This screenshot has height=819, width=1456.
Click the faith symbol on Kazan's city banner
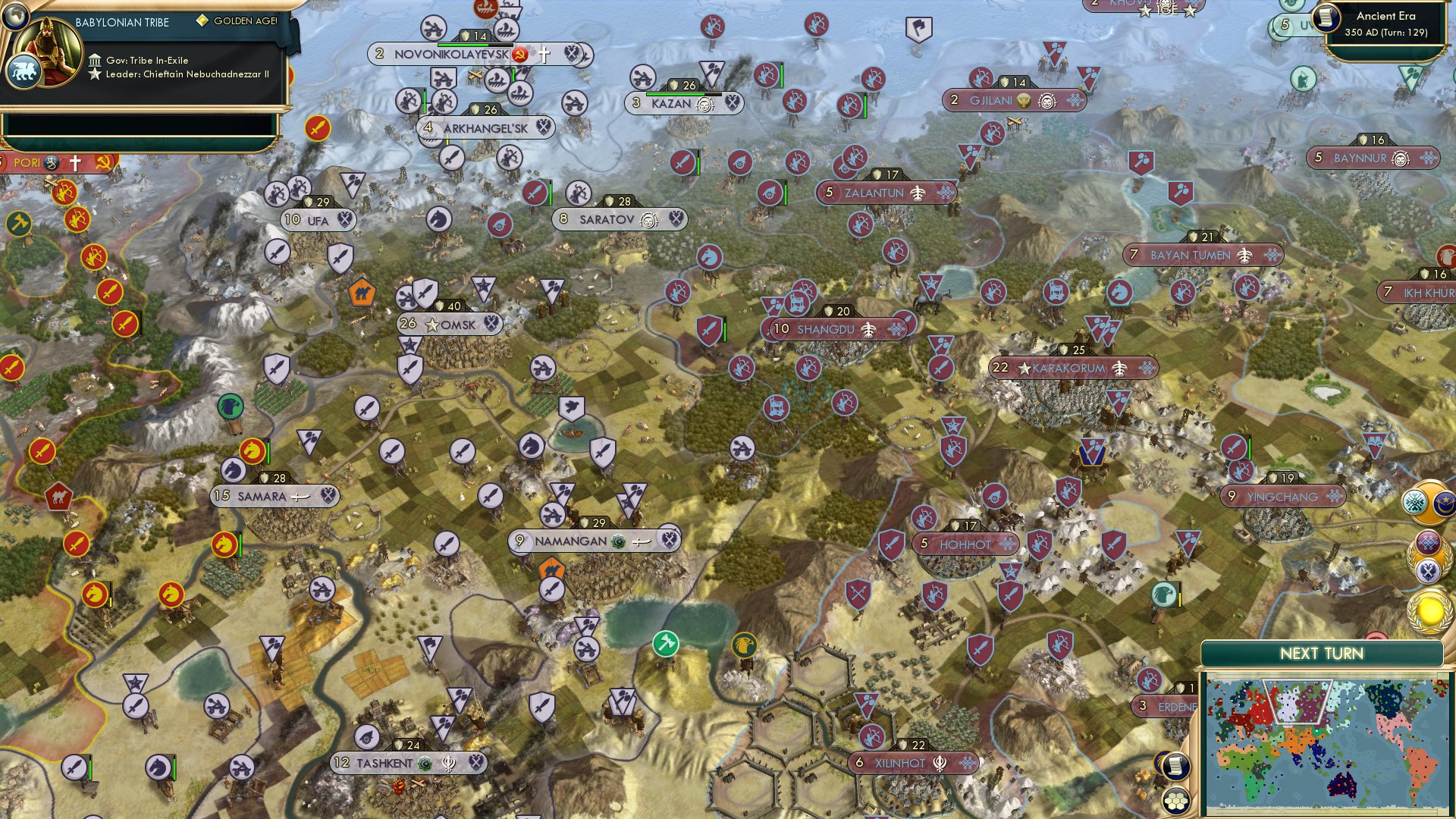pos(704,105)
